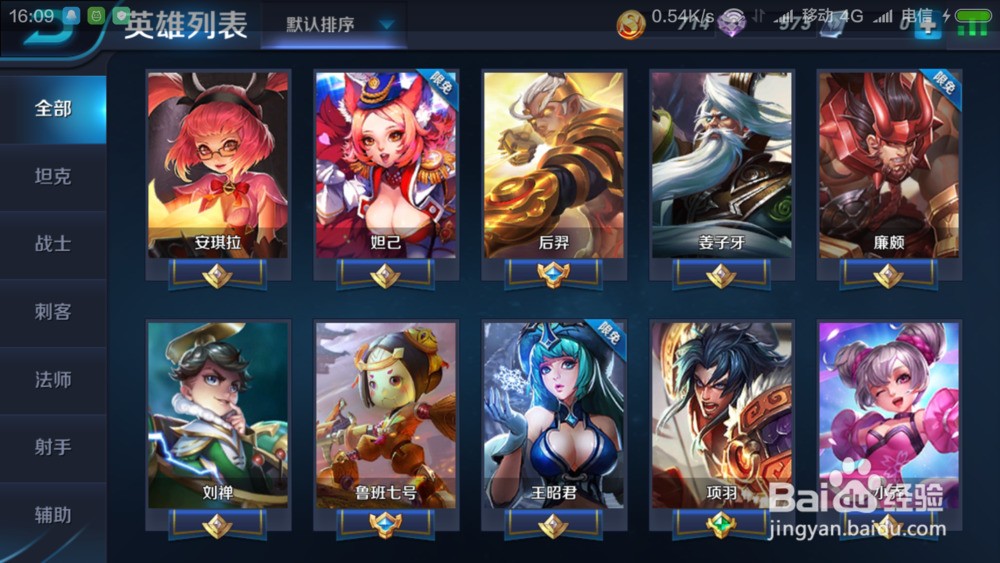Choose the 射手 hero category

tap(53, 447)
